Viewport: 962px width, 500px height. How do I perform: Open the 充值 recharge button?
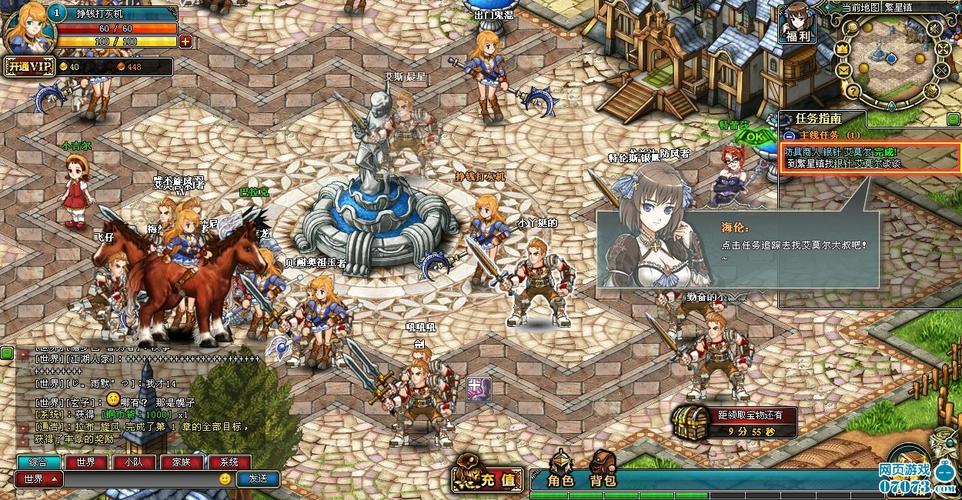[489, 476]
